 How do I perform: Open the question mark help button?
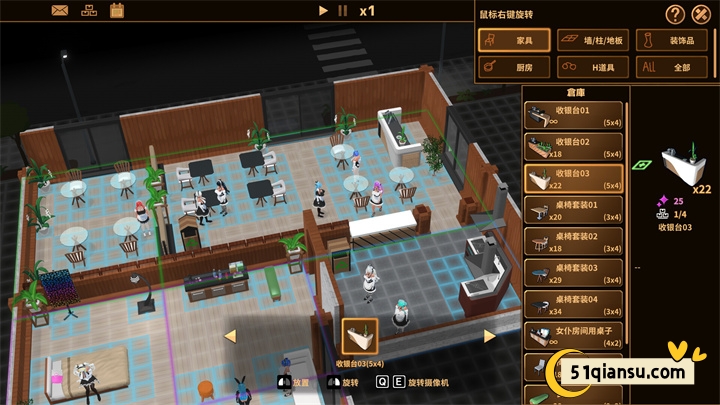click(x=675, y=14)
